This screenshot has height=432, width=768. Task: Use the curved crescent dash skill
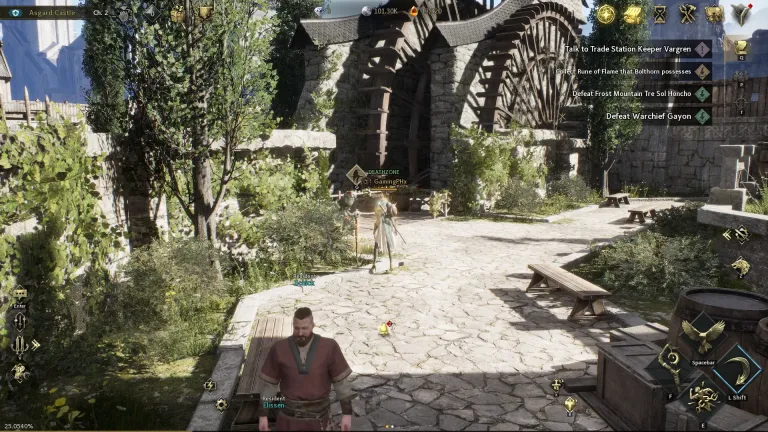(741, 367)
